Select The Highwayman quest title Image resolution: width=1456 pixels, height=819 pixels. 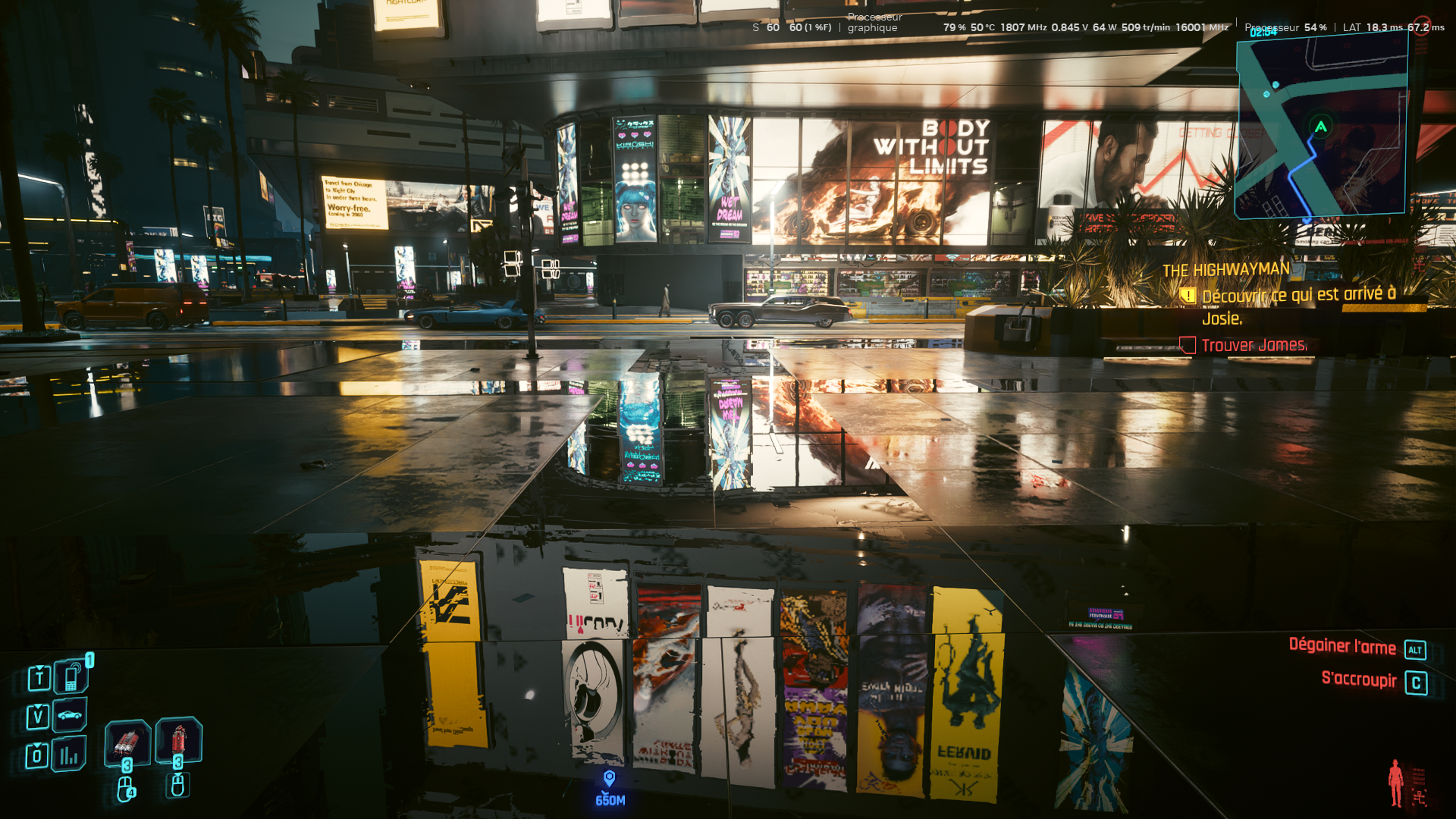click(x=1225, y=270)
